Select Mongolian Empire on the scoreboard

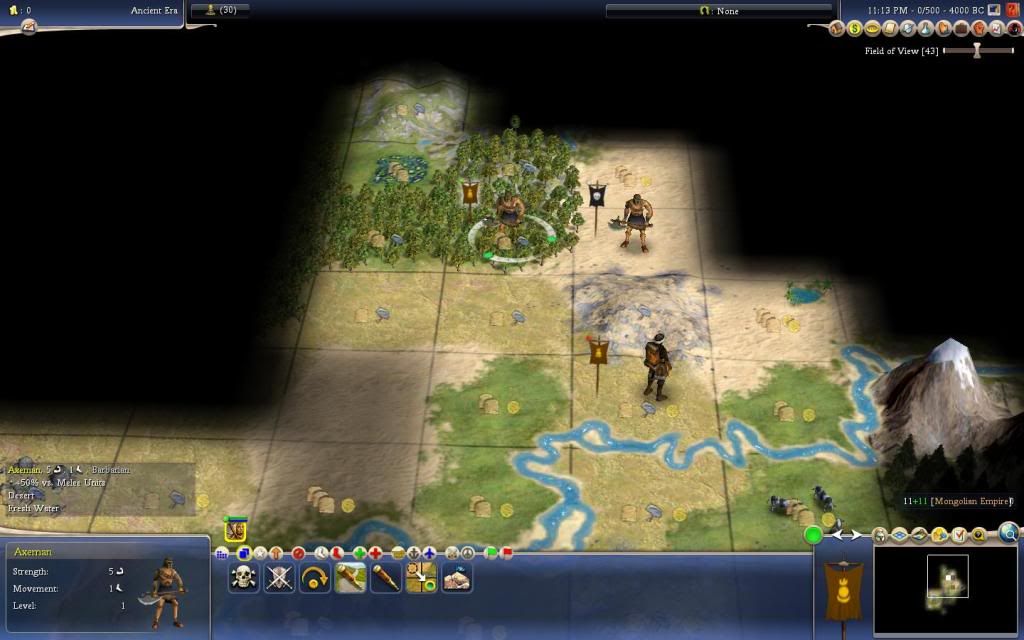(957, 501)
